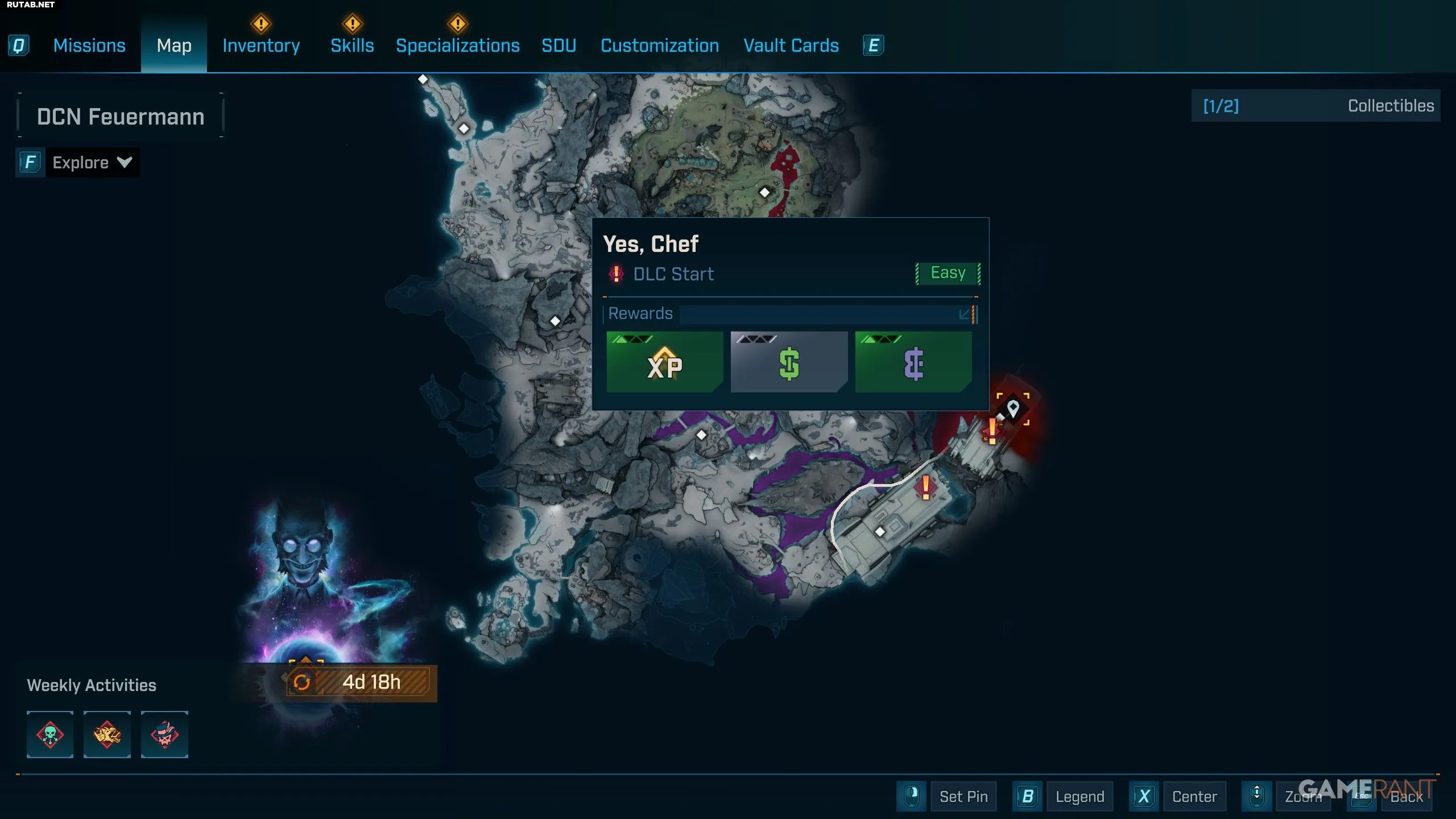Open the SDU tab
The height and width of the screenshot is (819, 1456).
559,45
